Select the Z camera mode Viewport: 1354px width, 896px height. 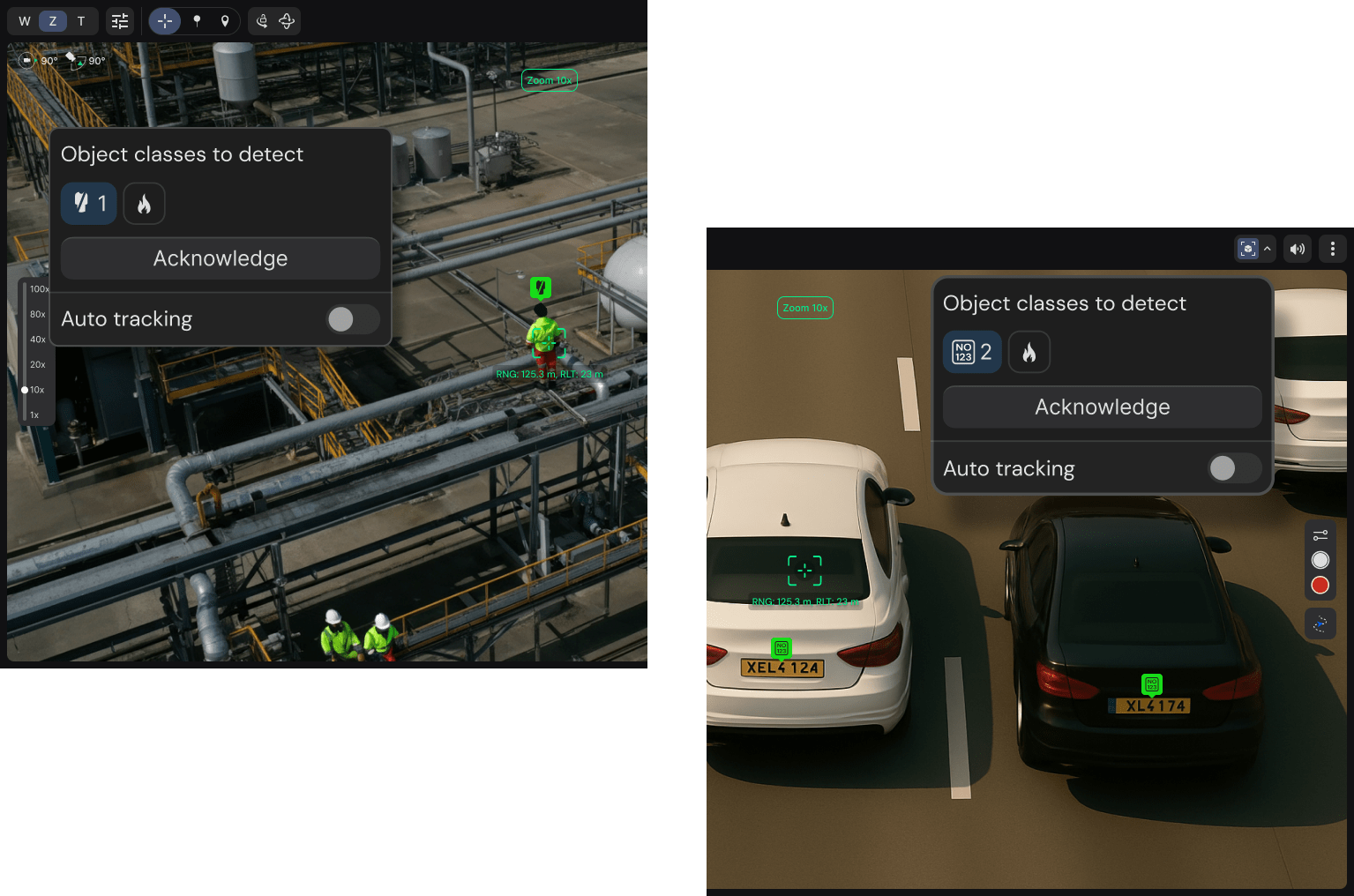click(x=53, y=21)
